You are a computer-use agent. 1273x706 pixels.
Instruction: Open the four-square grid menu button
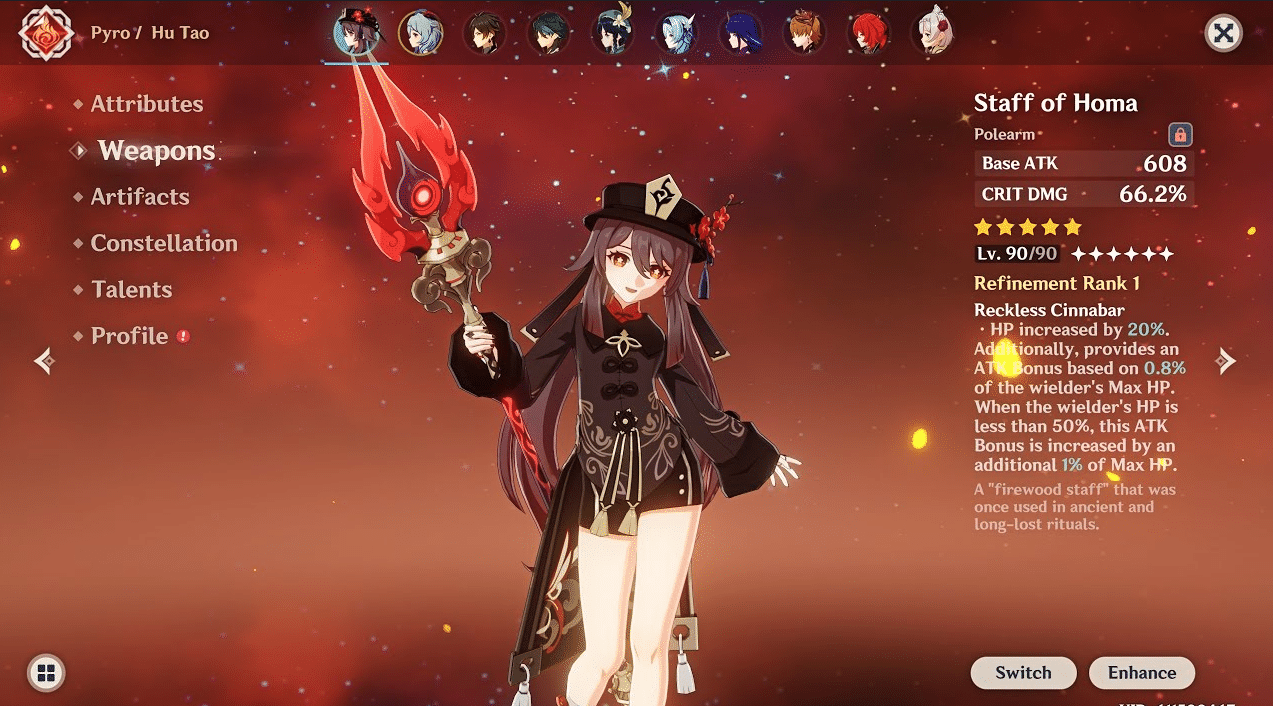[x=46, y=672]
